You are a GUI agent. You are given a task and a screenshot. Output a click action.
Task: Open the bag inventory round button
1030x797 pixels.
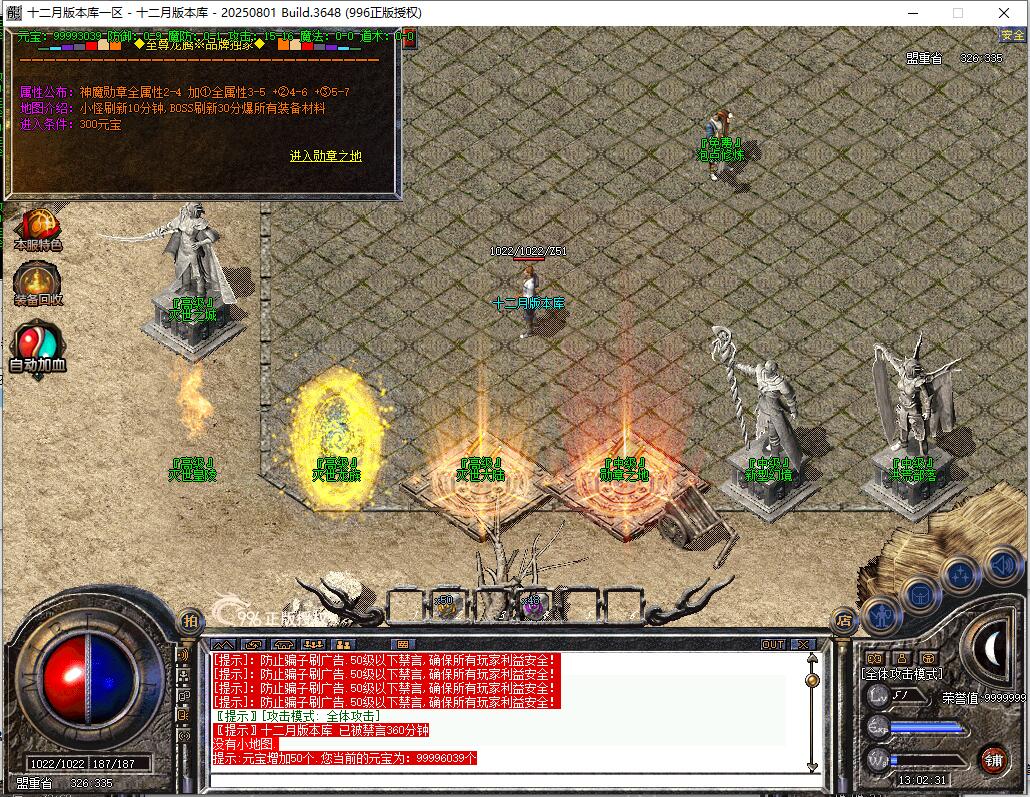point(919,595)
